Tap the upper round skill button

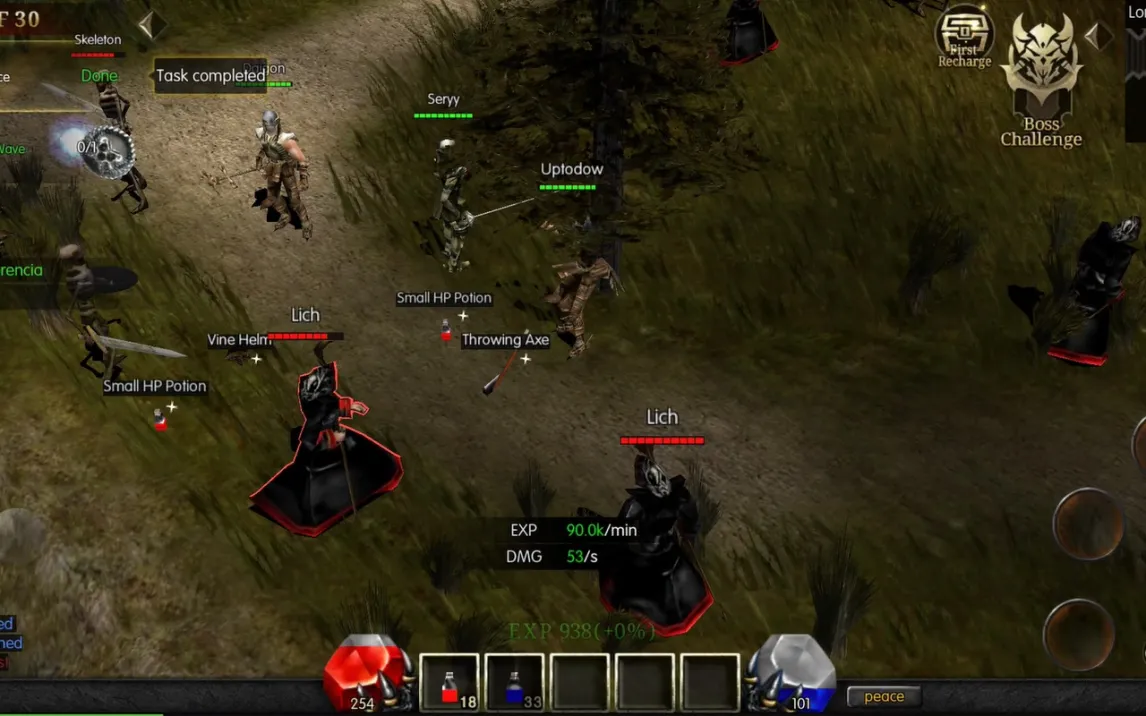click(1088, 523)
